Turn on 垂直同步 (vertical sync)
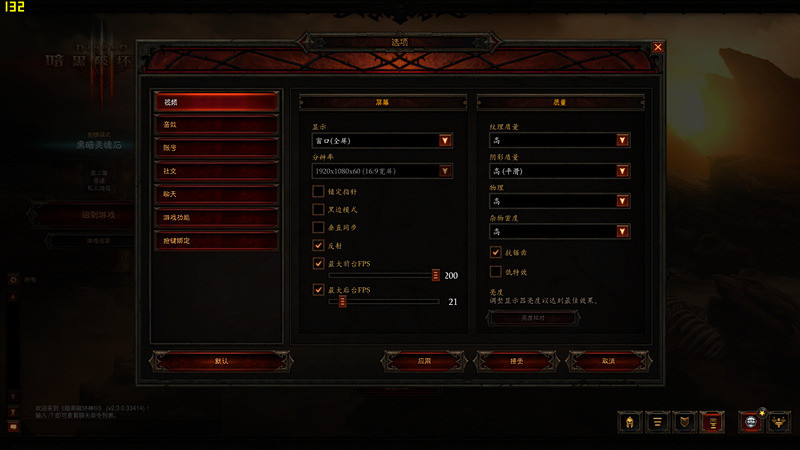This screenshot has width=800, height=450. tap(318, 227)
